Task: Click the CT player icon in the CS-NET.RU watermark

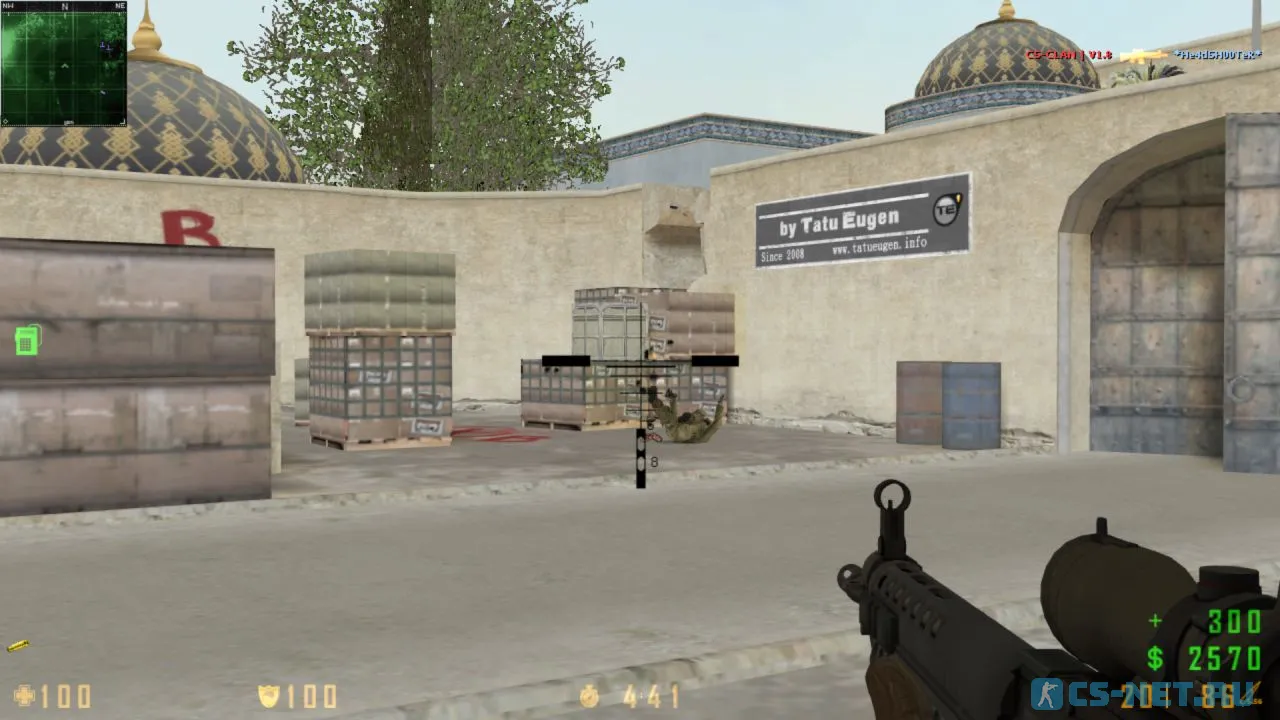Action: click(x=1048, y=691)
